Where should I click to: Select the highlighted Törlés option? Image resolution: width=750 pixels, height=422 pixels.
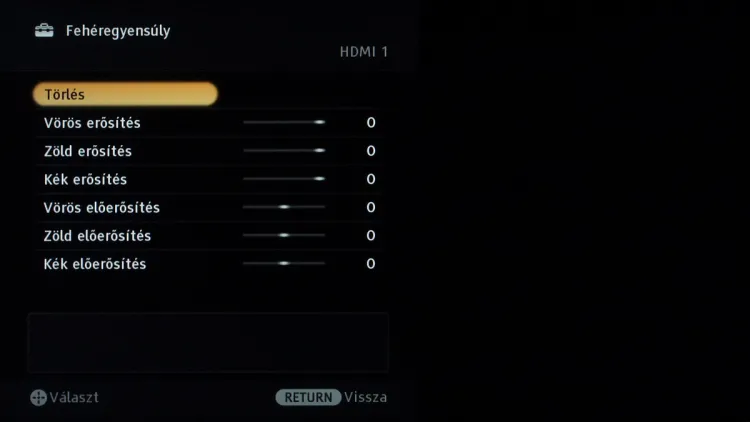[125, 94]
